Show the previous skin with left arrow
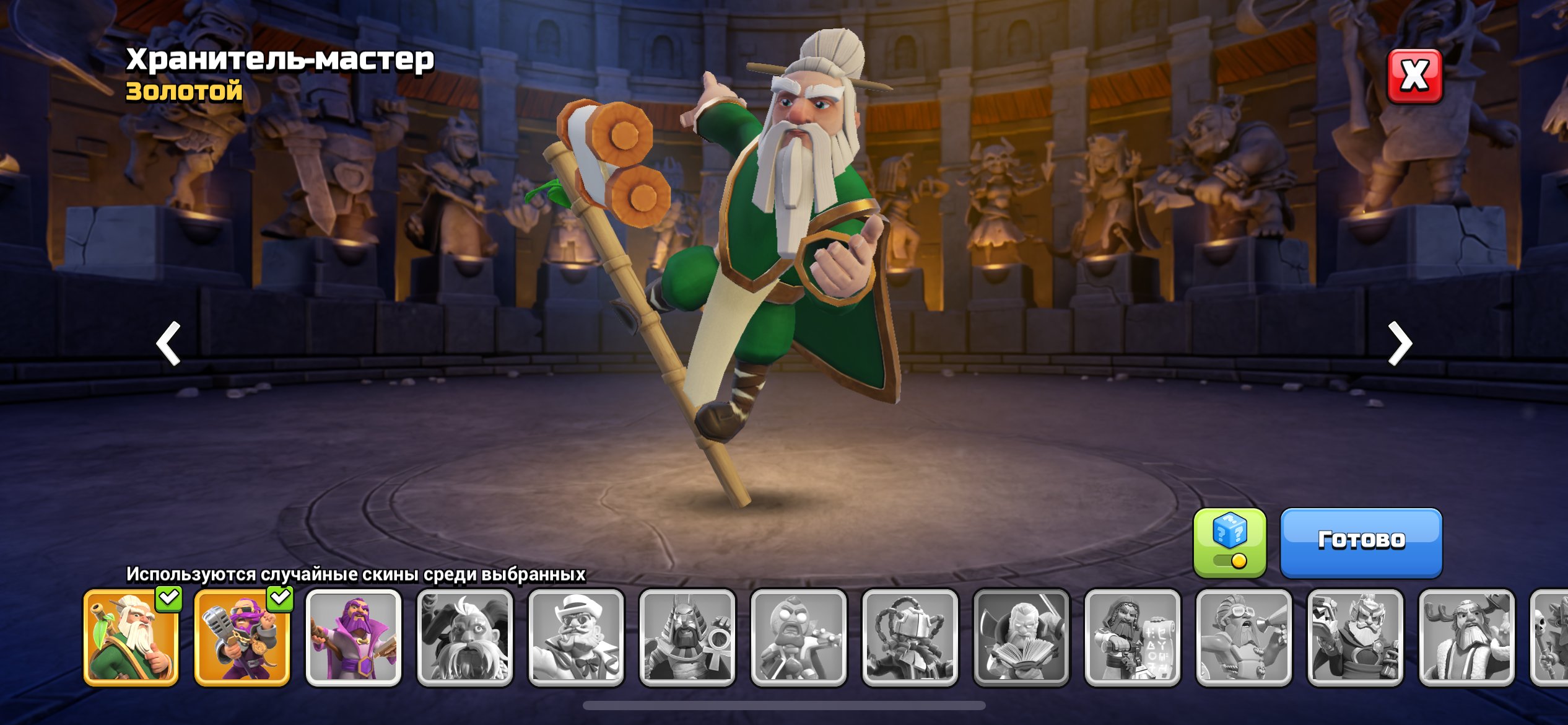The width and height of the screenshot is (1568, 725). pos(168,343)
